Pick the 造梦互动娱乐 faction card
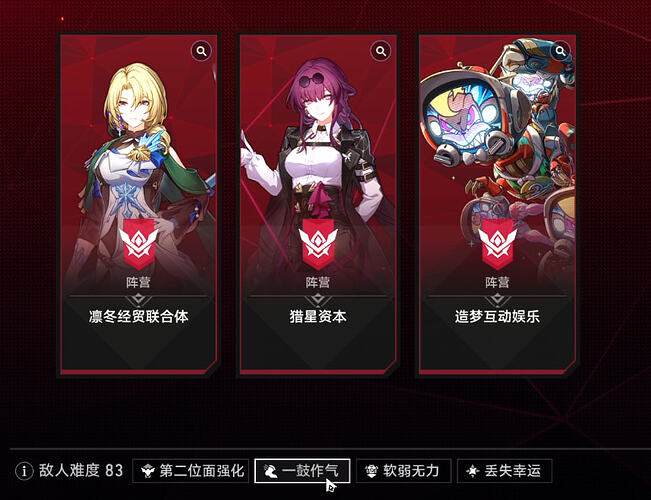 (497, 205)
